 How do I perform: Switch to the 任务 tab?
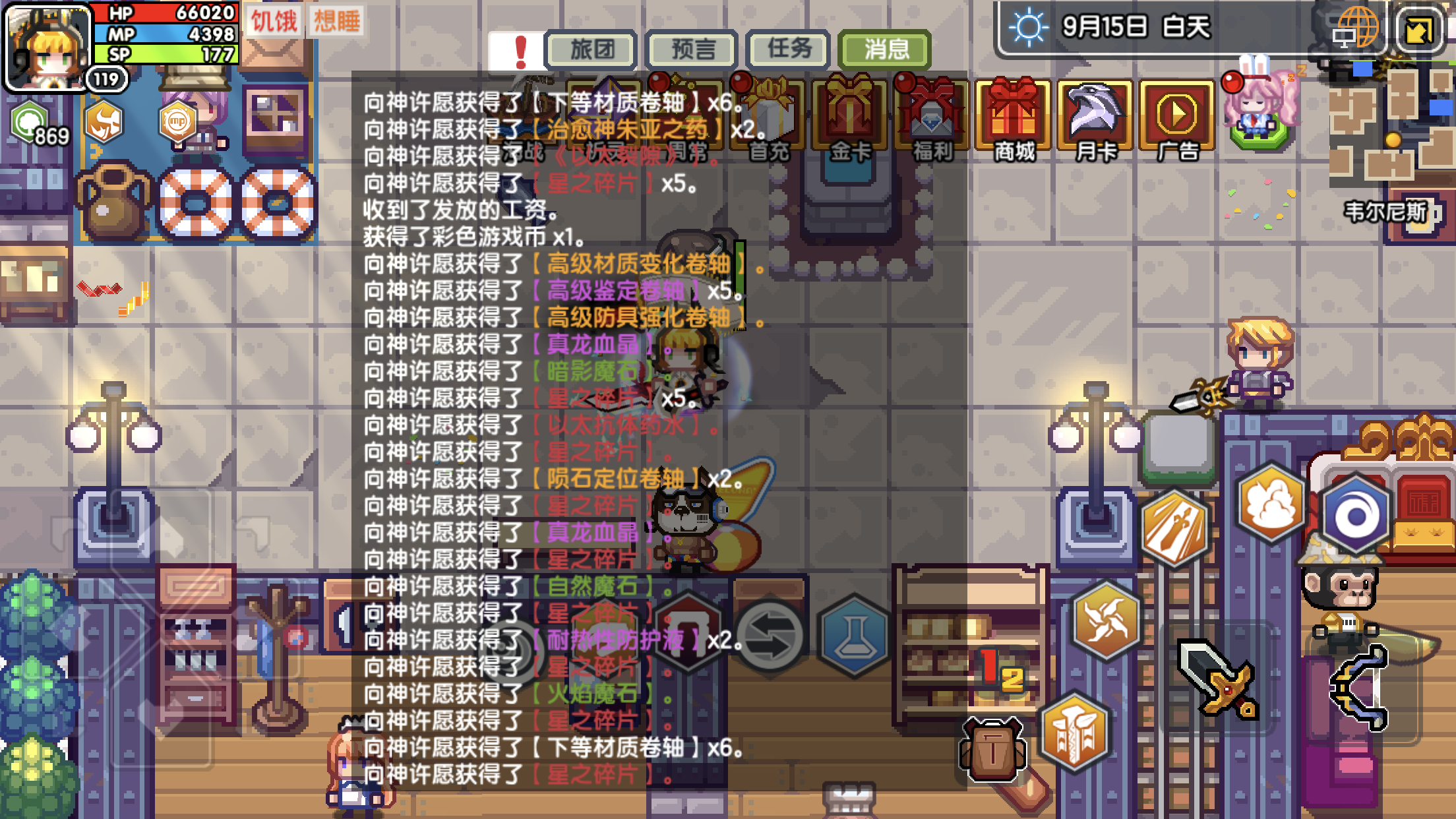(786, 49)
